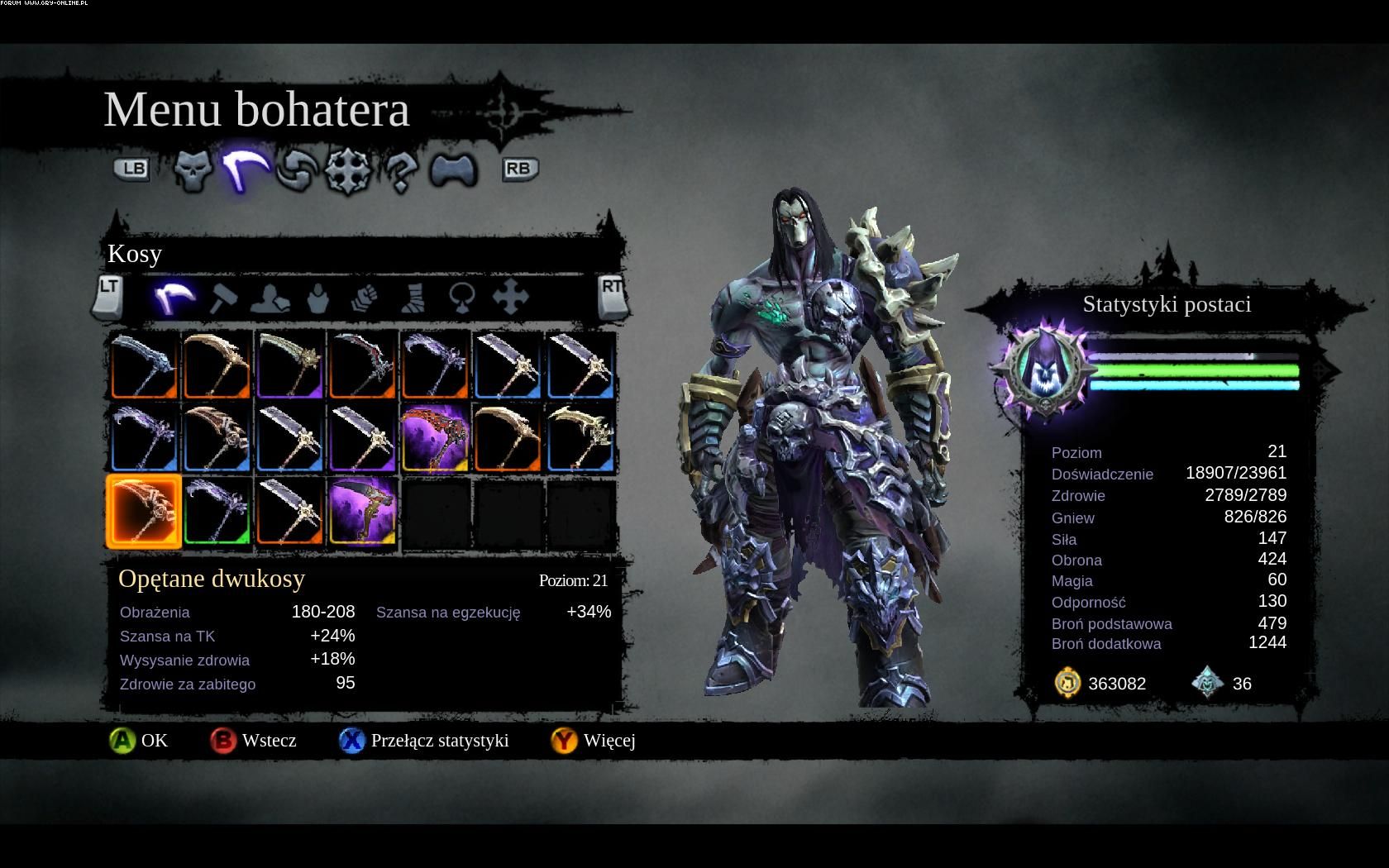Select the dark-bladed scythe on purple background
This screenshot has width=1389, height=868.
coord(362,512)
